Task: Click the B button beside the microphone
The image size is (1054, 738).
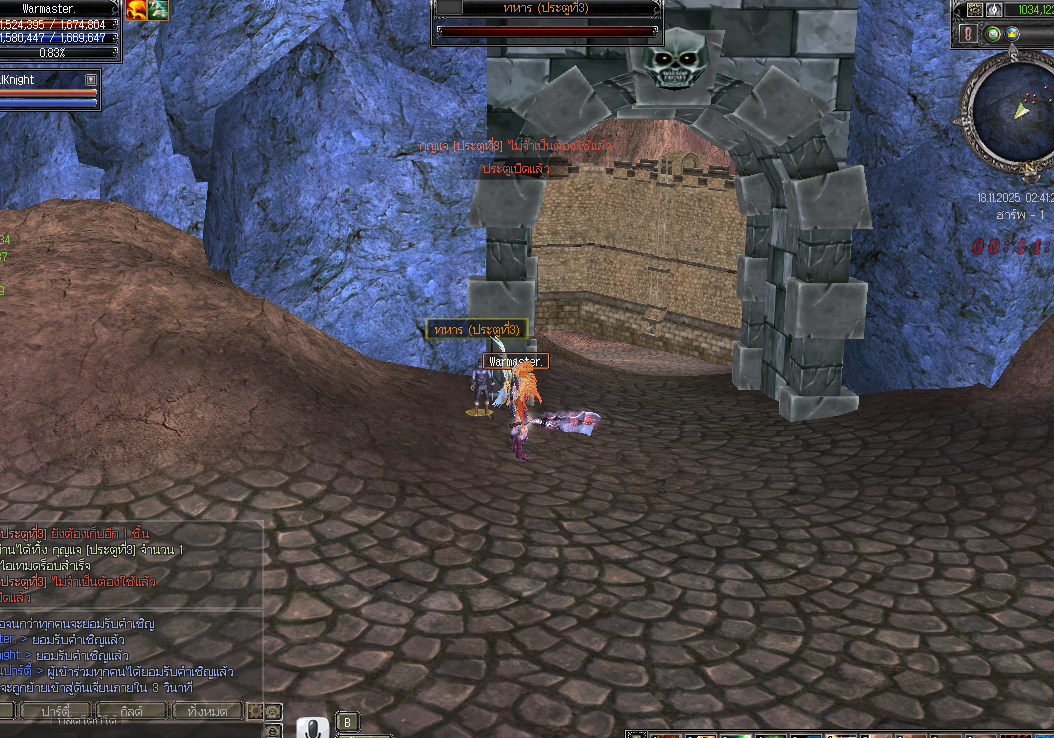Action: (x=347, y=721)
